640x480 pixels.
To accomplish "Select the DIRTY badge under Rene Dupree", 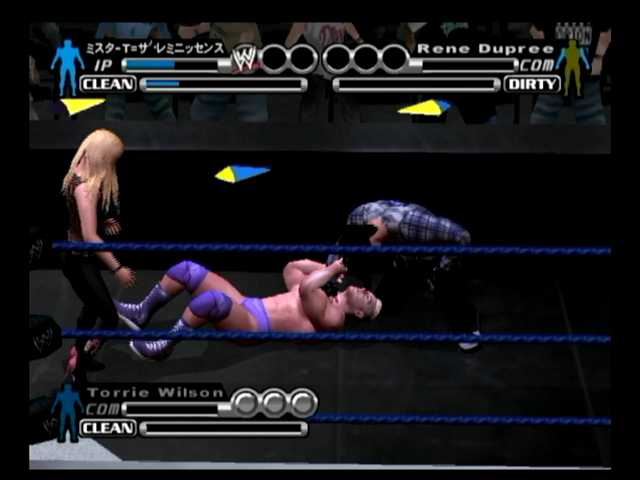I will click(x=533, y=84).
